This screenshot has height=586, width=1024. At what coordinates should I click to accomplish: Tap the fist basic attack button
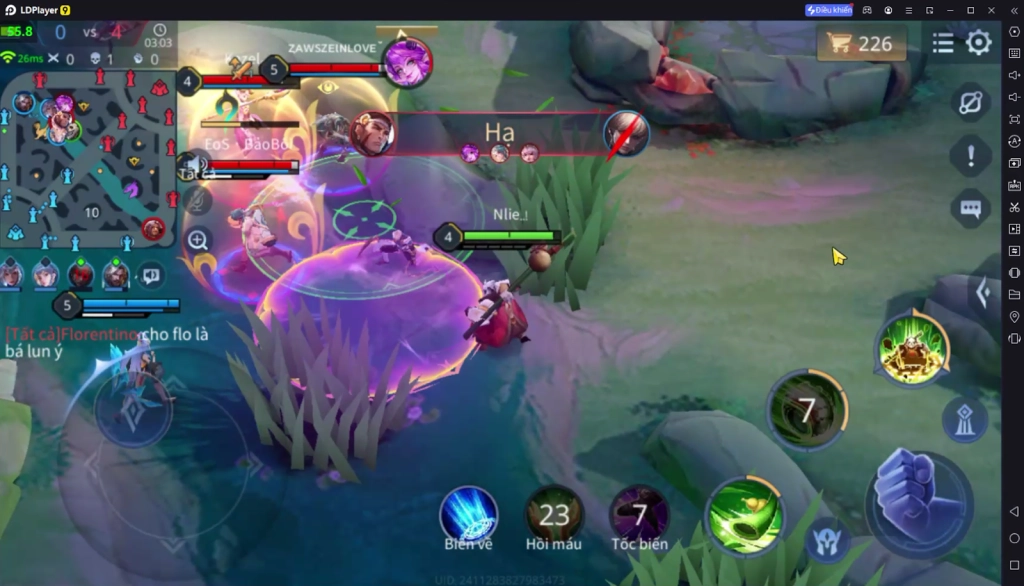(917, 497)
